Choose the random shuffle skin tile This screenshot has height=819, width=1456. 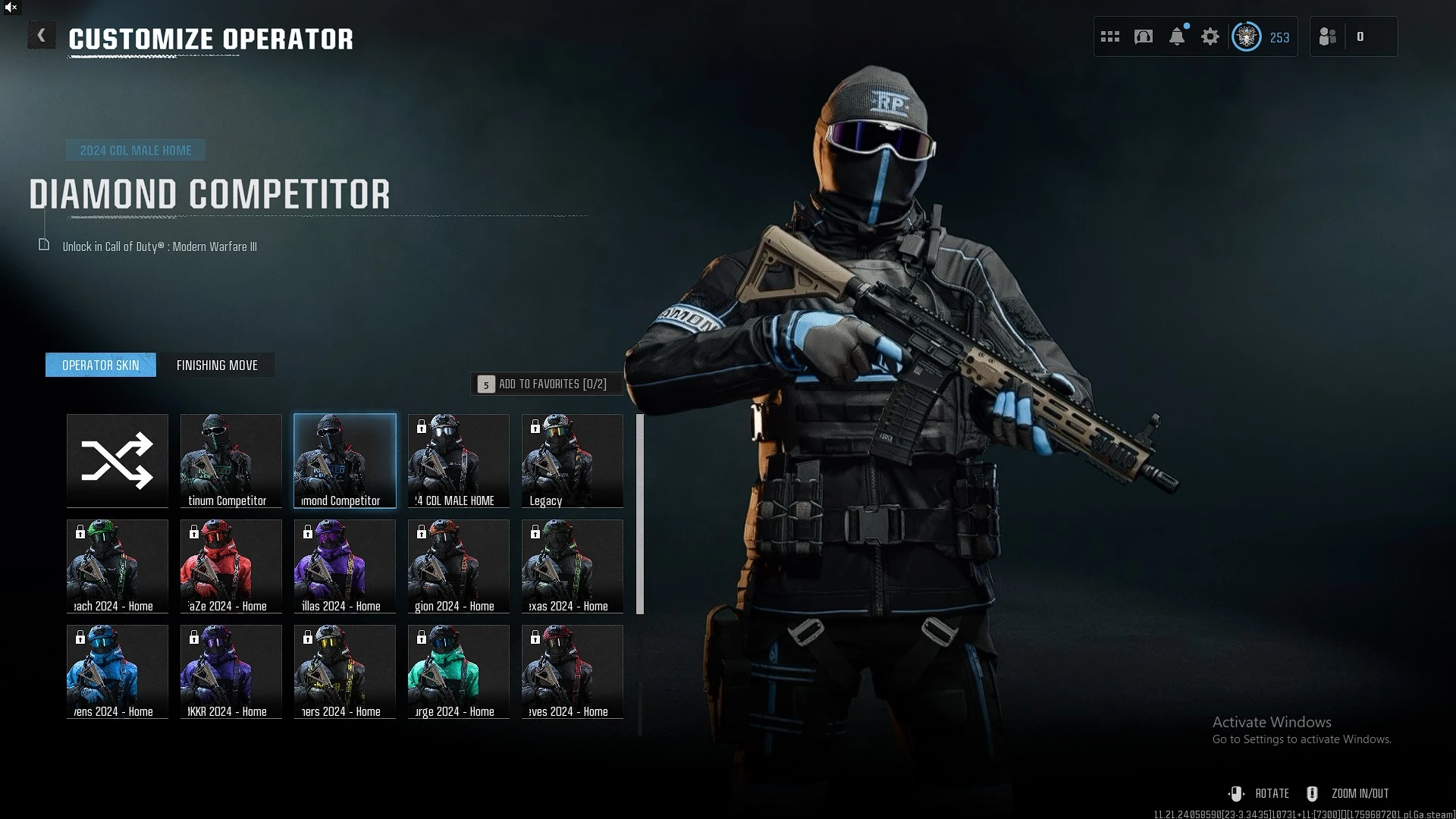coord(118,460)
